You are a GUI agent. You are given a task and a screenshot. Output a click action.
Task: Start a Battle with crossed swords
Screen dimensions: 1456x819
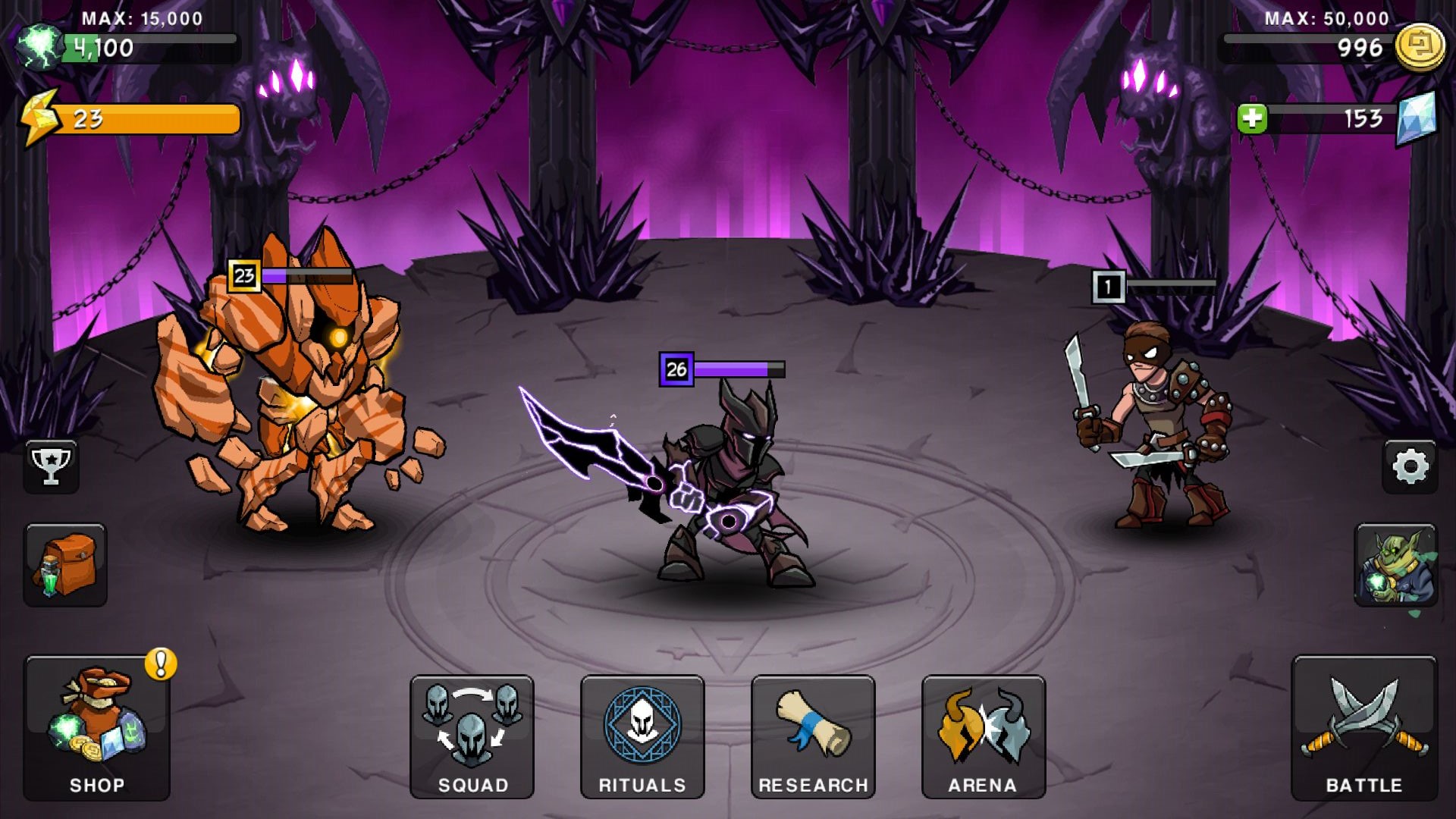click(1363, 728)
